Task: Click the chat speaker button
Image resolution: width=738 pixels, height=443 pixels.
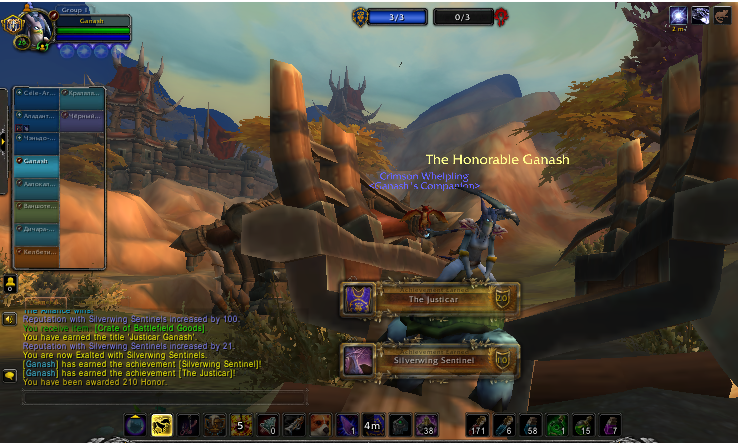Action: point(9,318)
